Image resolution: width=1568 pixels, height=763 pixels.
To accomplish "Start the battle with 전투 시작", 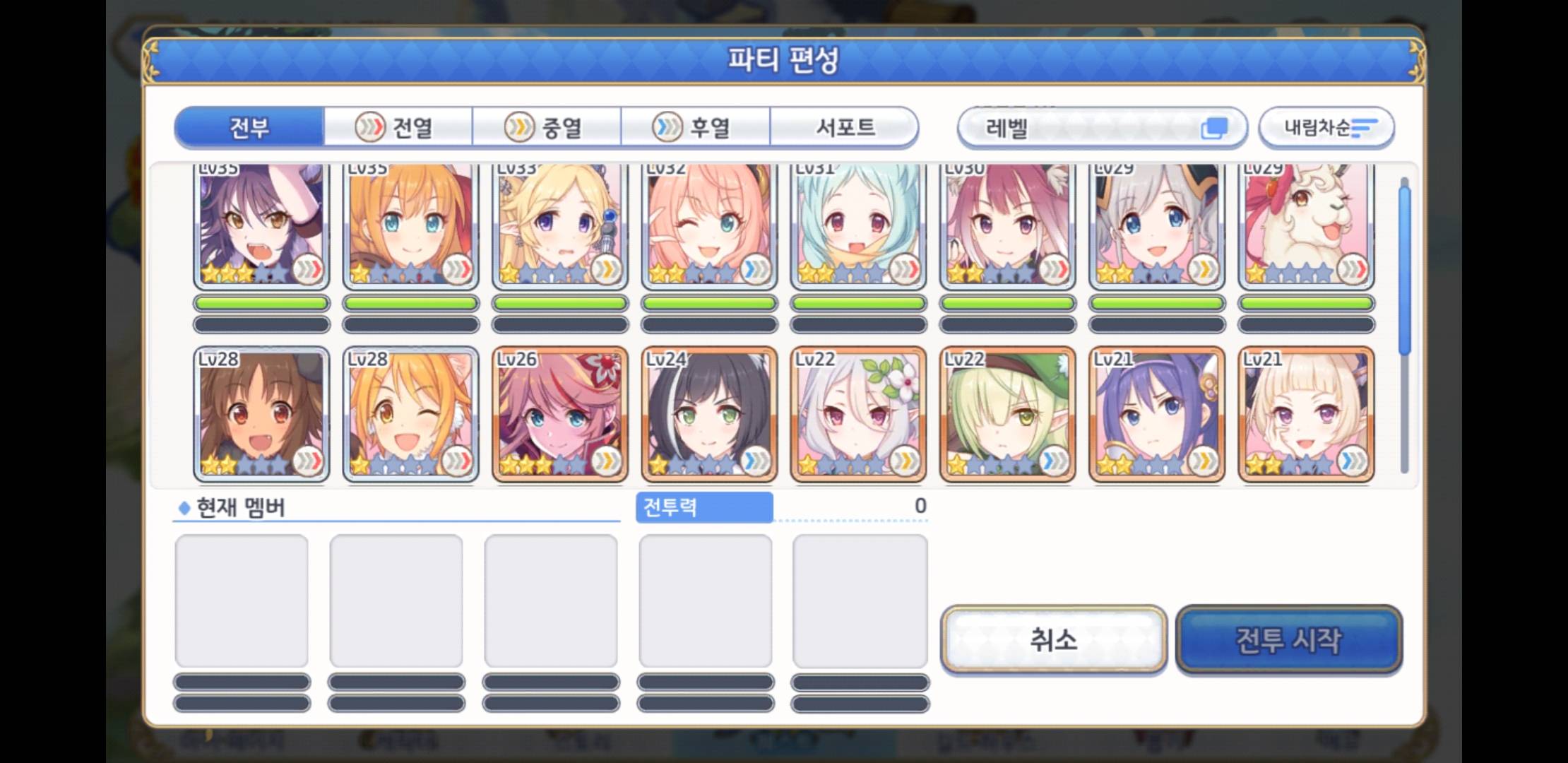I will pyautogui.click(x=1288, y=640).
